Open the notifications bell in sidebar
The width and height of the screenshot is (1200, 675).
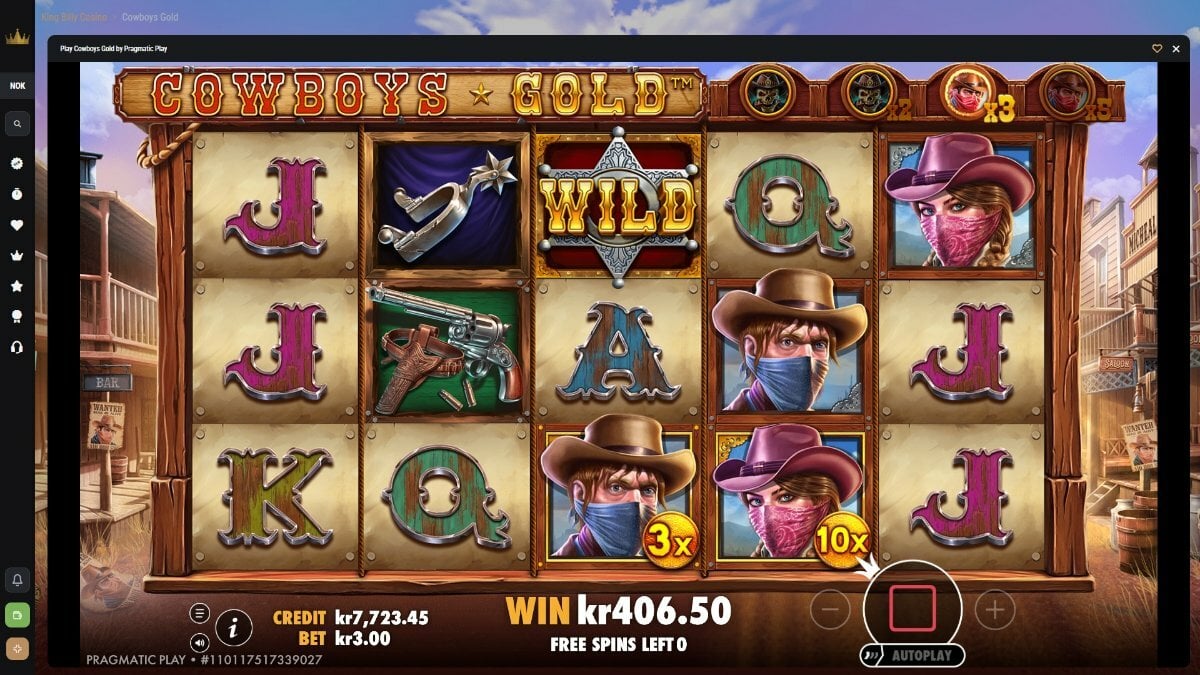tap(17, 579)
